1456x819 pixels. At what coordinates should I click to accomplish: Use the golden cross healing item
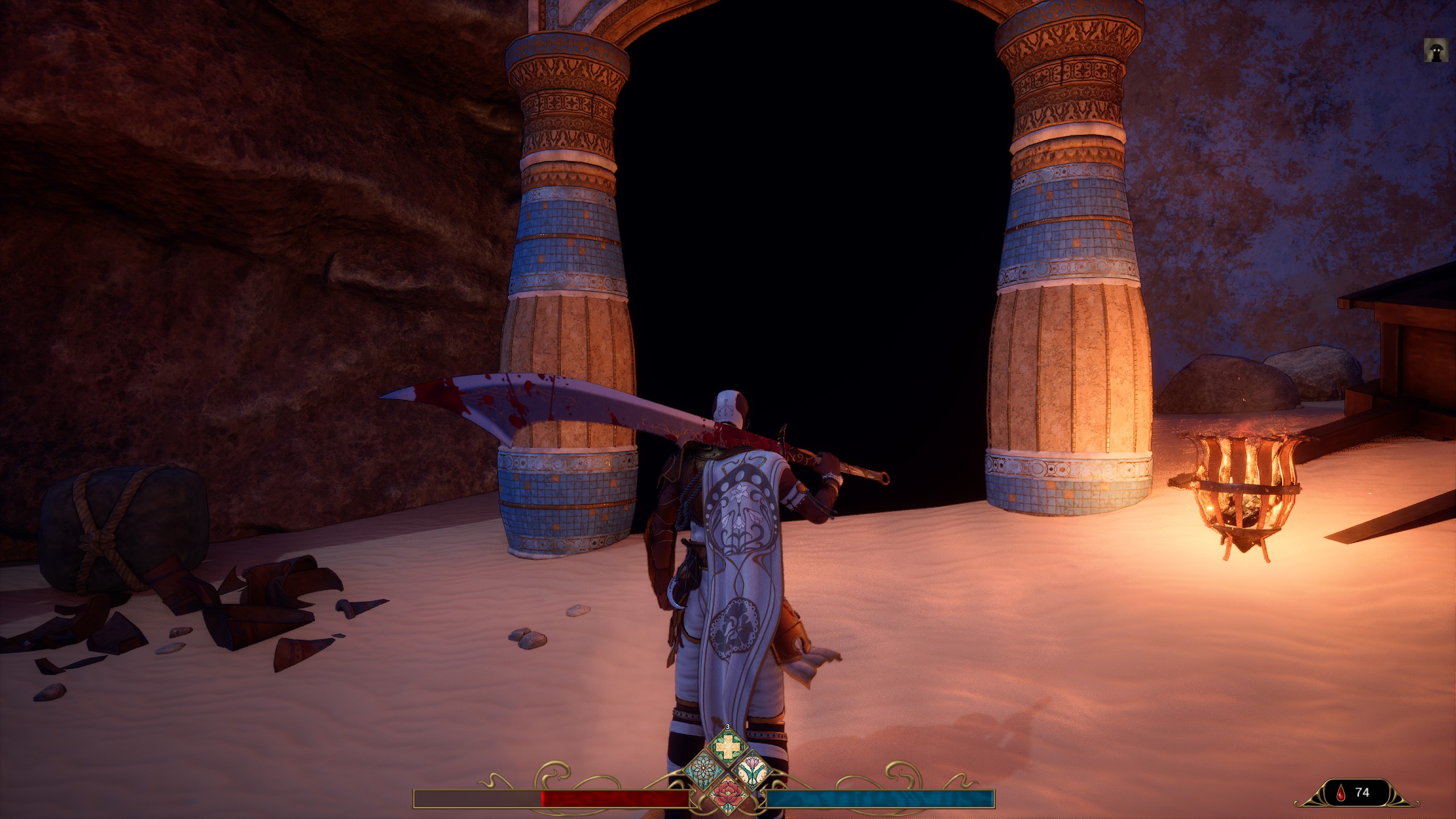click(x=727, y=747)
